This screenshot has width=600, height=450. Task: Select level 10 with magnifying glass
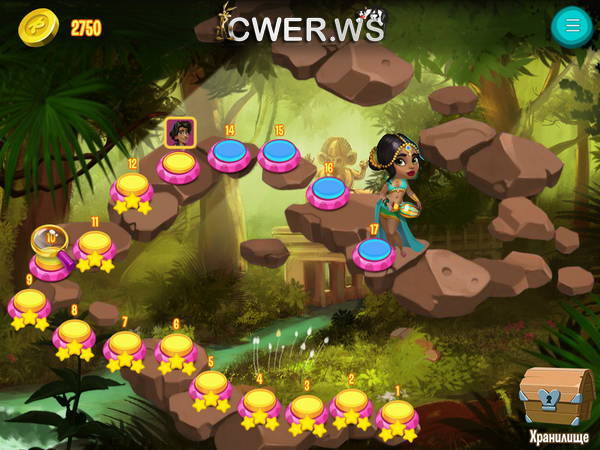[49, 254]
